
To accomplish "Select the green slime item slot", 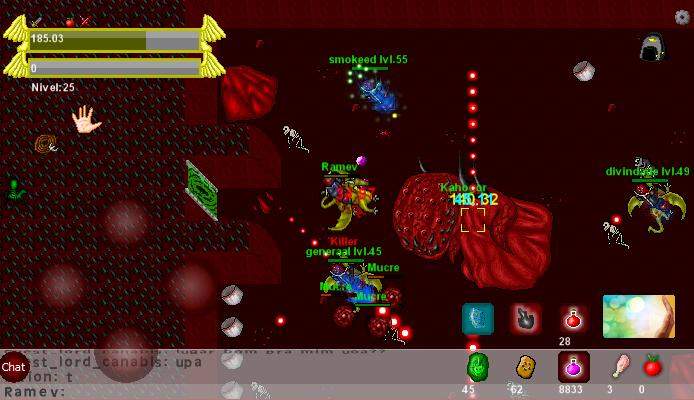I will pyautogui.click(x=477, y=367).
